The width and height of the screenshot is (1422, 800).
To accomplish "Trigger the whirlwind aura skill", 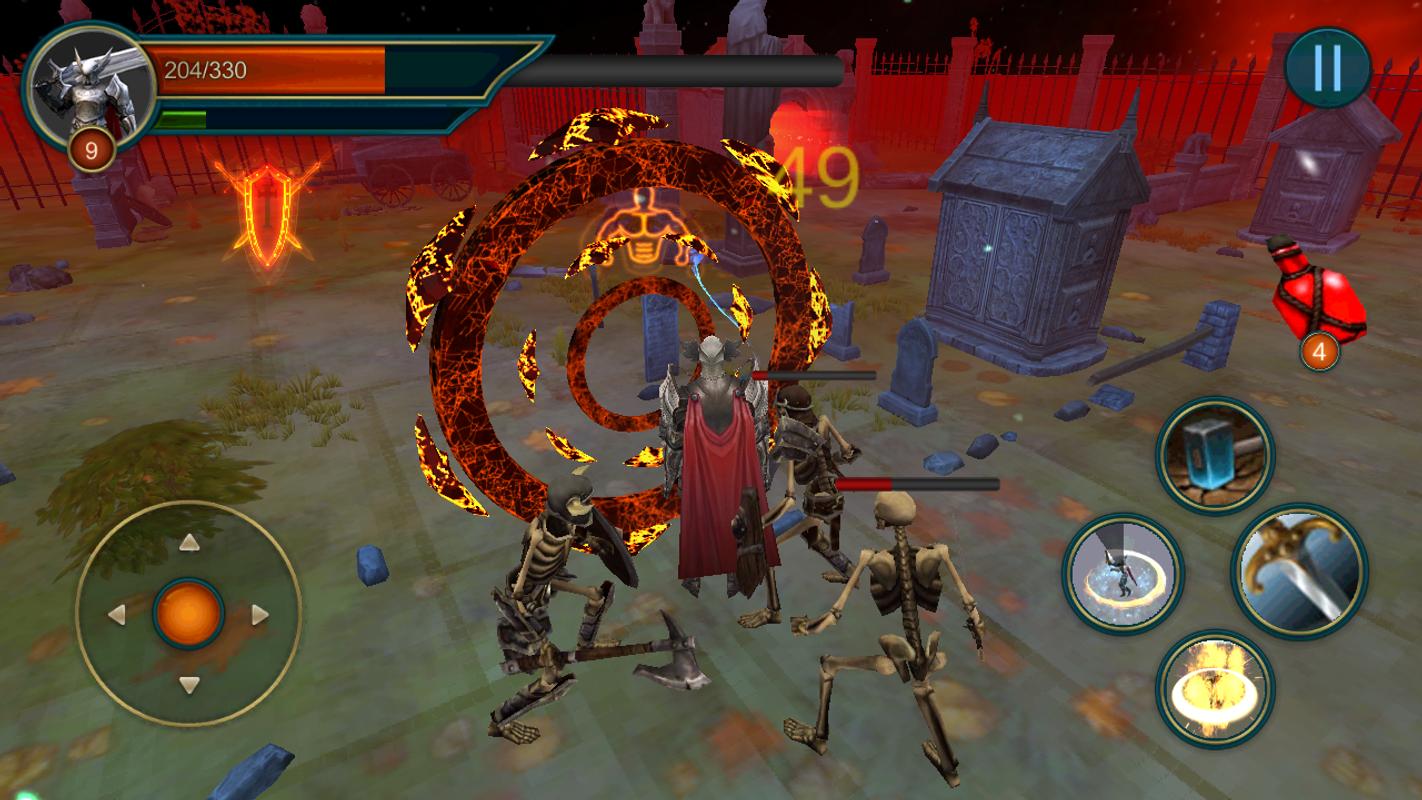I will pyautogui.click(x=1122, y=573).
